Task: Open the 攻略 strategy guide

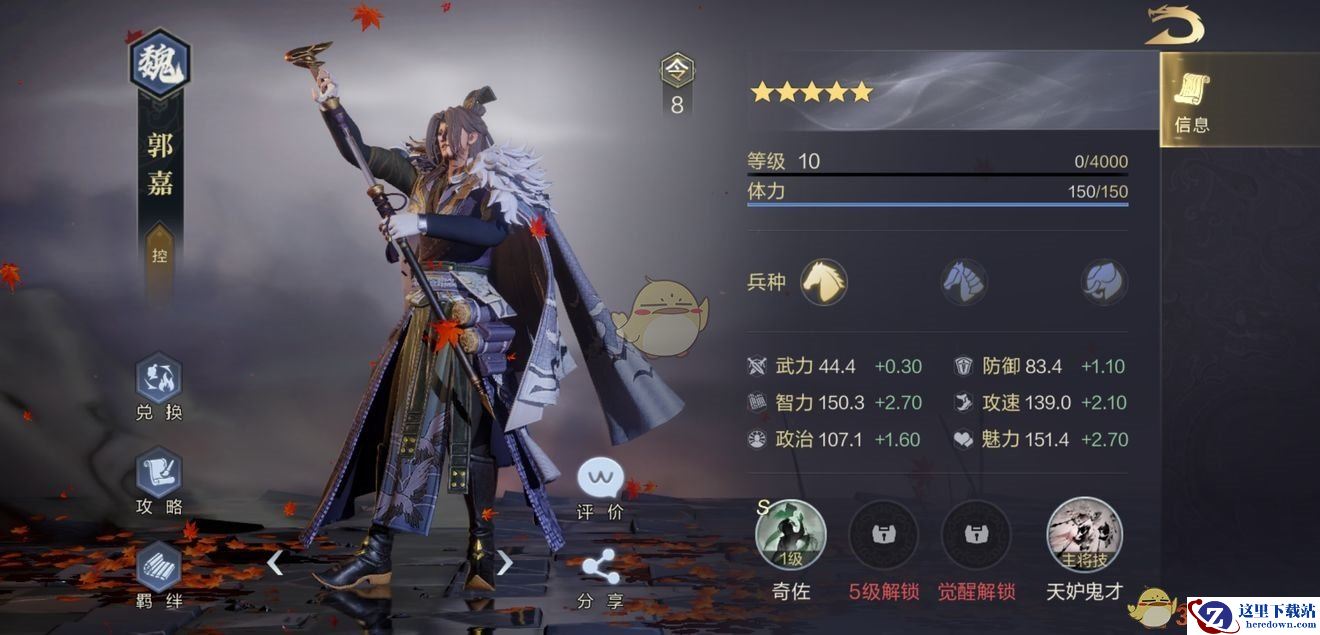Action: tap(159, 473)
